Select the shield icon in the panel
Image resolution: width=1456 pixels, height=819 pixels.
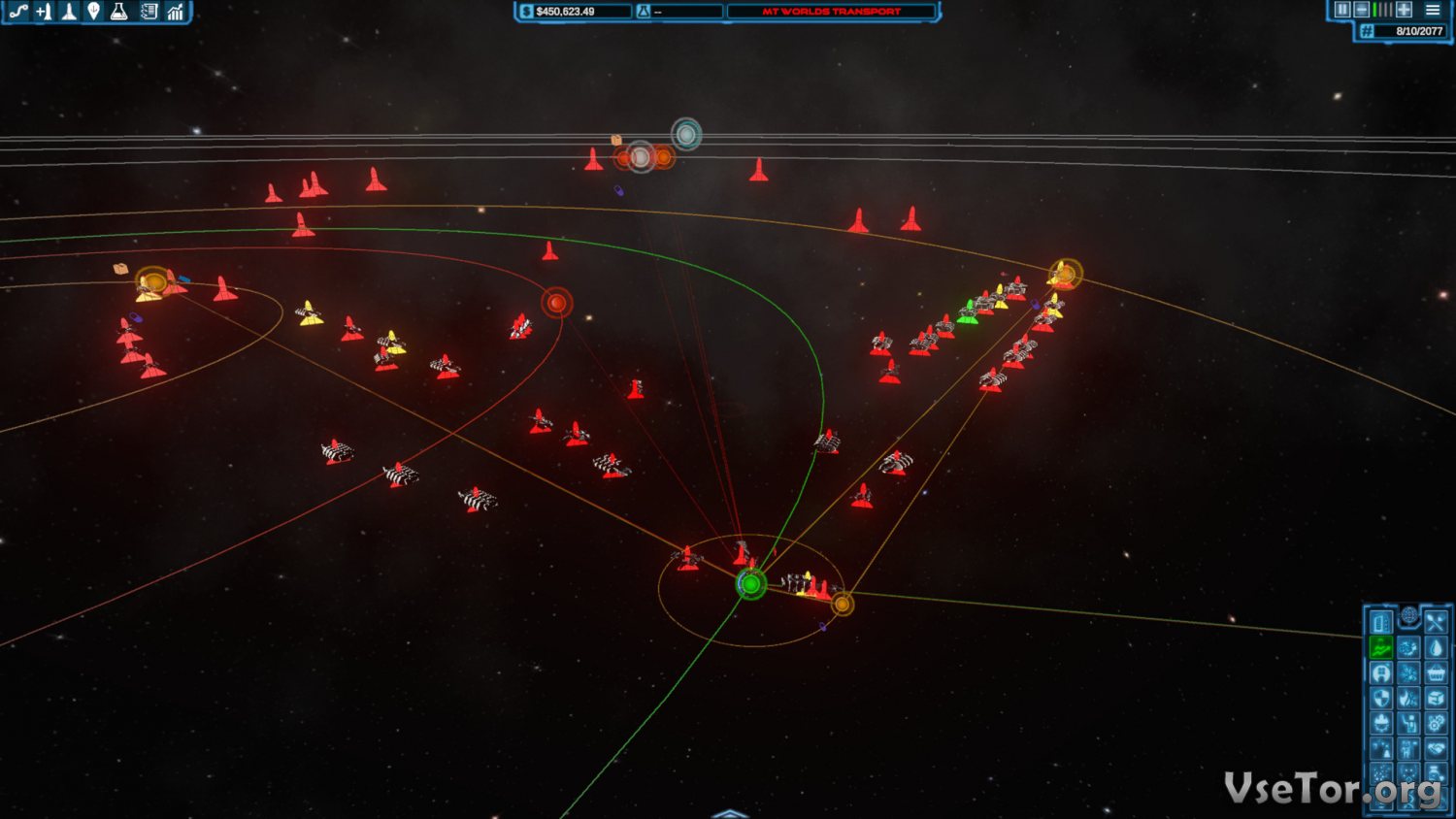1380,698
